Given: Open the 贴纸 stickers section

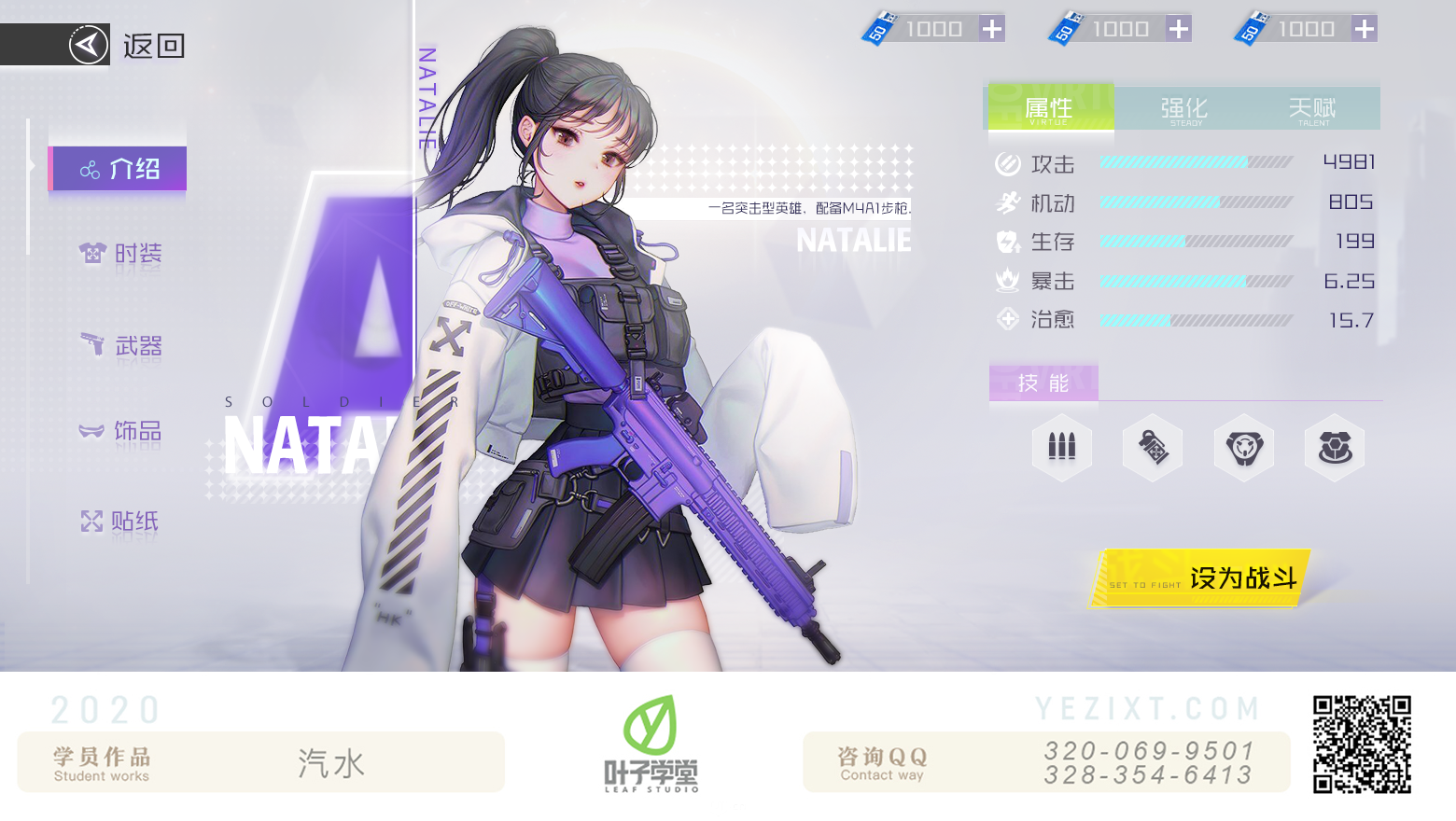Looking at the screenshot, I should [121, 521].
